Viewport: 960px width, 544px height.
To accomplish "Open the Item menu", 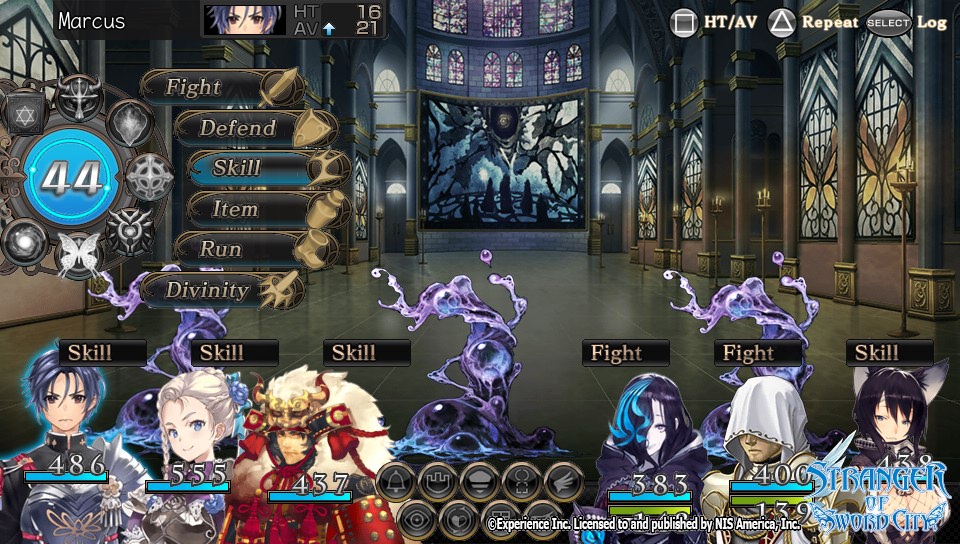I will pyautogui.click(x=236, y=209).
